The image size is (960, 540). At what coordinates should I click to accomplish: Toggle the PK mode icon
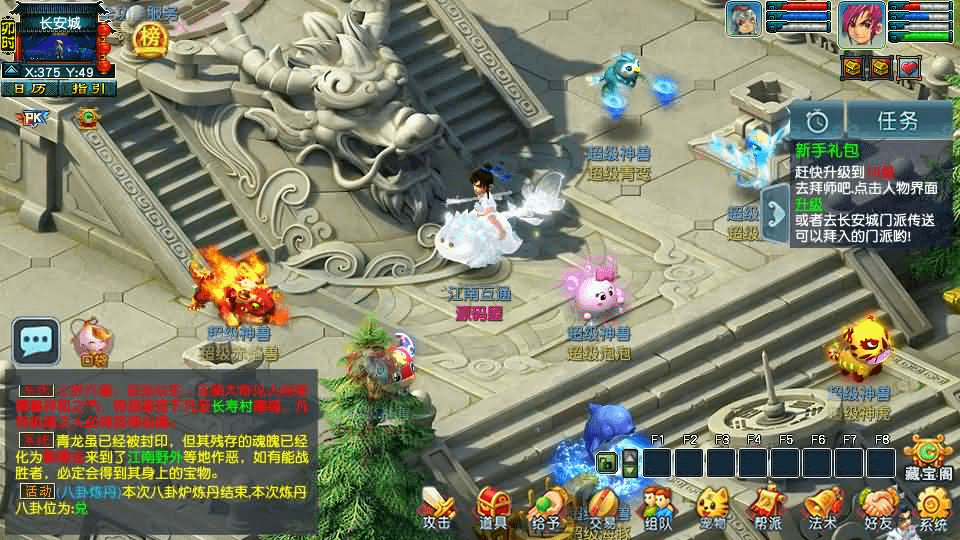[32, 119]
